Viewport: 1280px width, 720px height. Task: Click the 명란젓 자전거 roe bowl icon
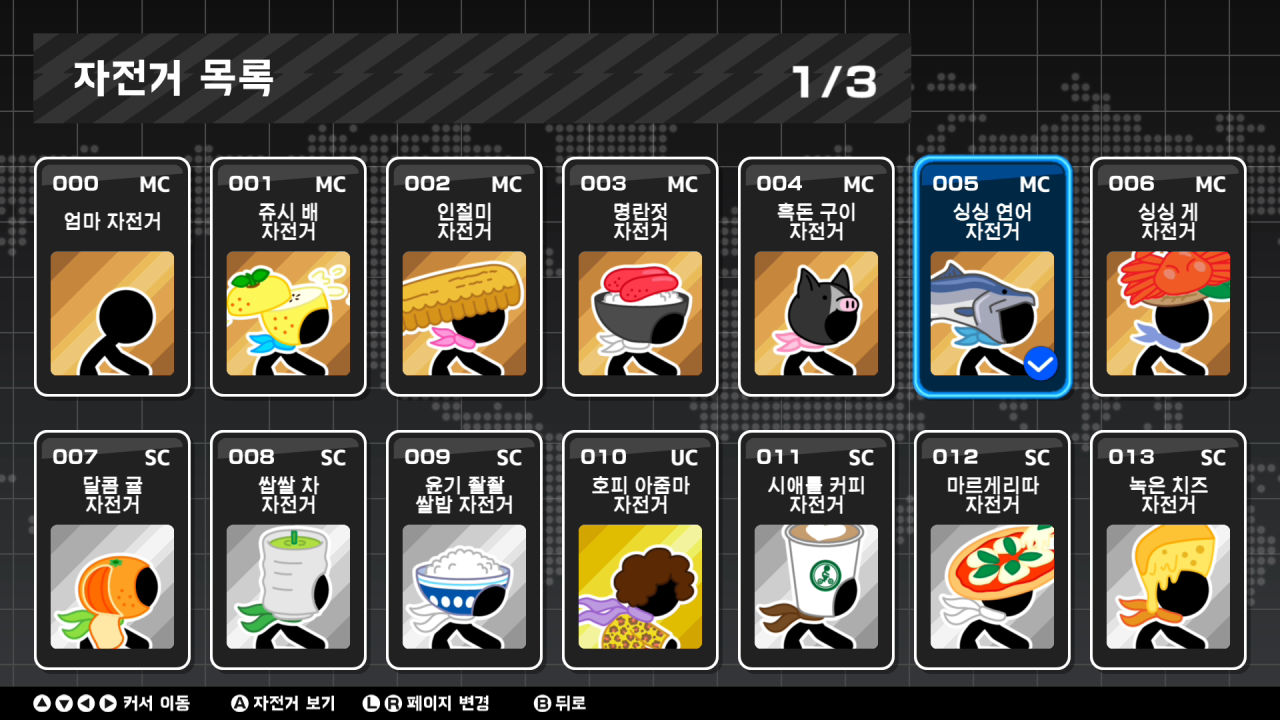coord(640,313)
